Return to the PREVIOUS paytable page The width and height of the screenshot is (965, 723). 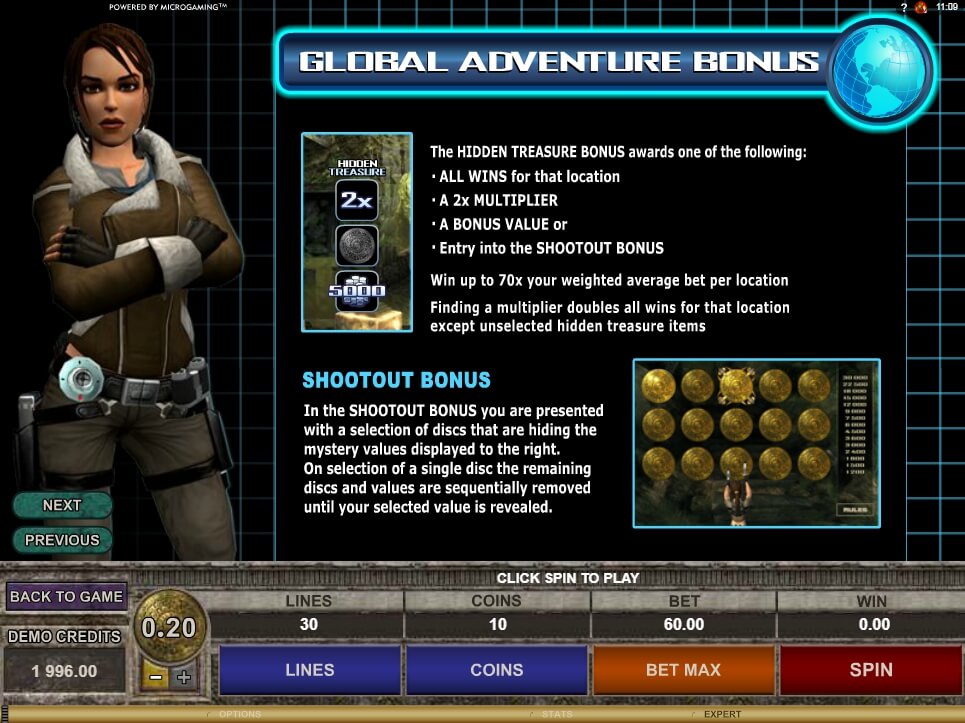tap(62, 540)
